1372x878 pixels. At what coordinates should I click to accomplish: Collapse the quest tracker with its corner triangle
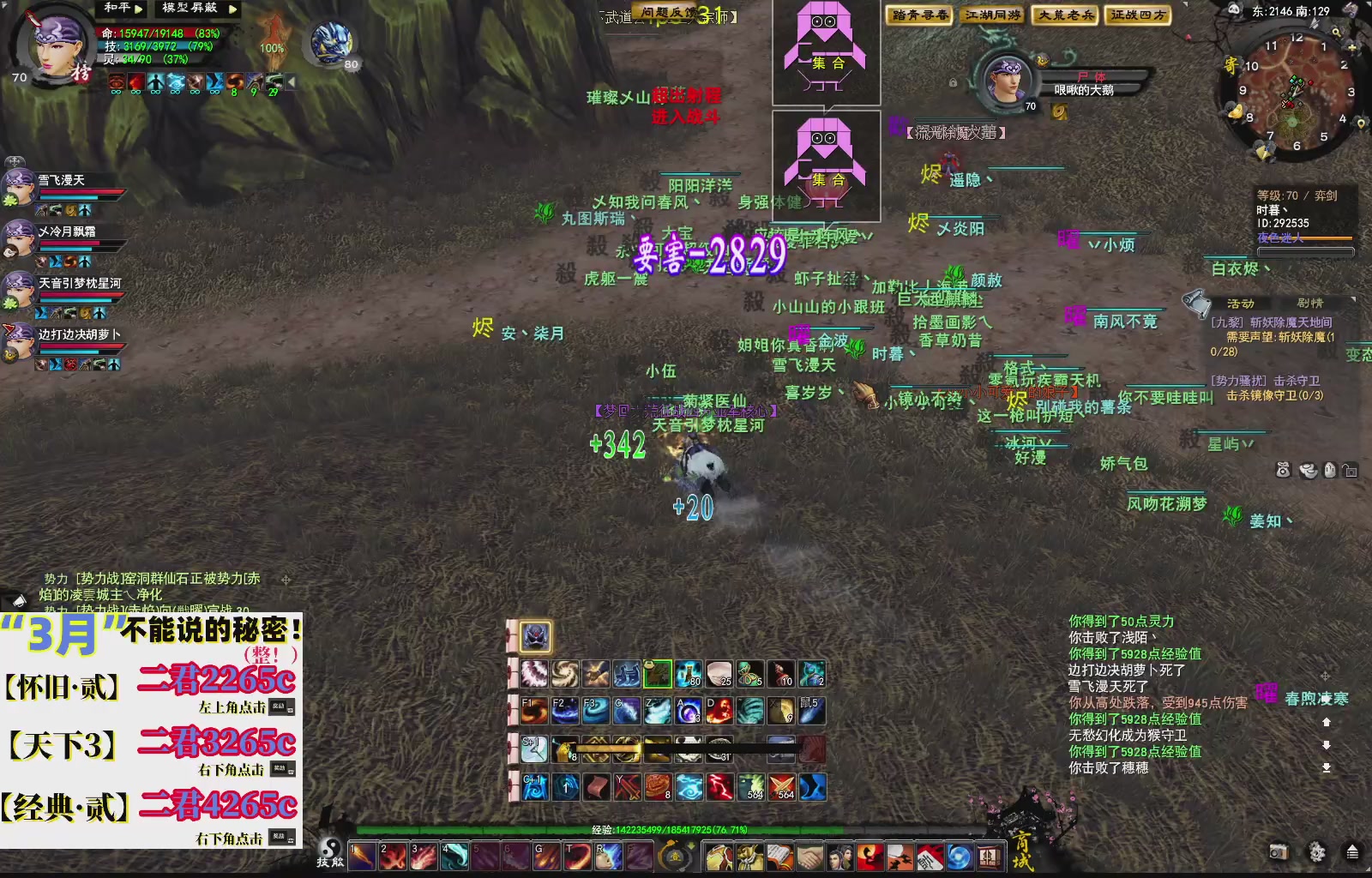pyautogui.click(x=1352, y=298)
